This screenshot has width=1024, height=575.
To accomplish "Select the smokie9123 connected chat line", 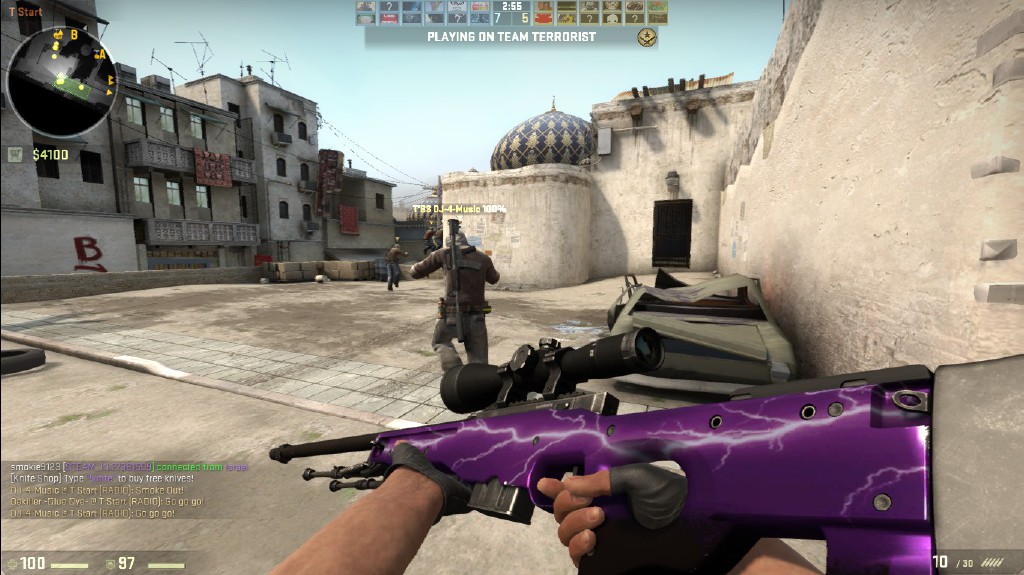I will point(125,467).
